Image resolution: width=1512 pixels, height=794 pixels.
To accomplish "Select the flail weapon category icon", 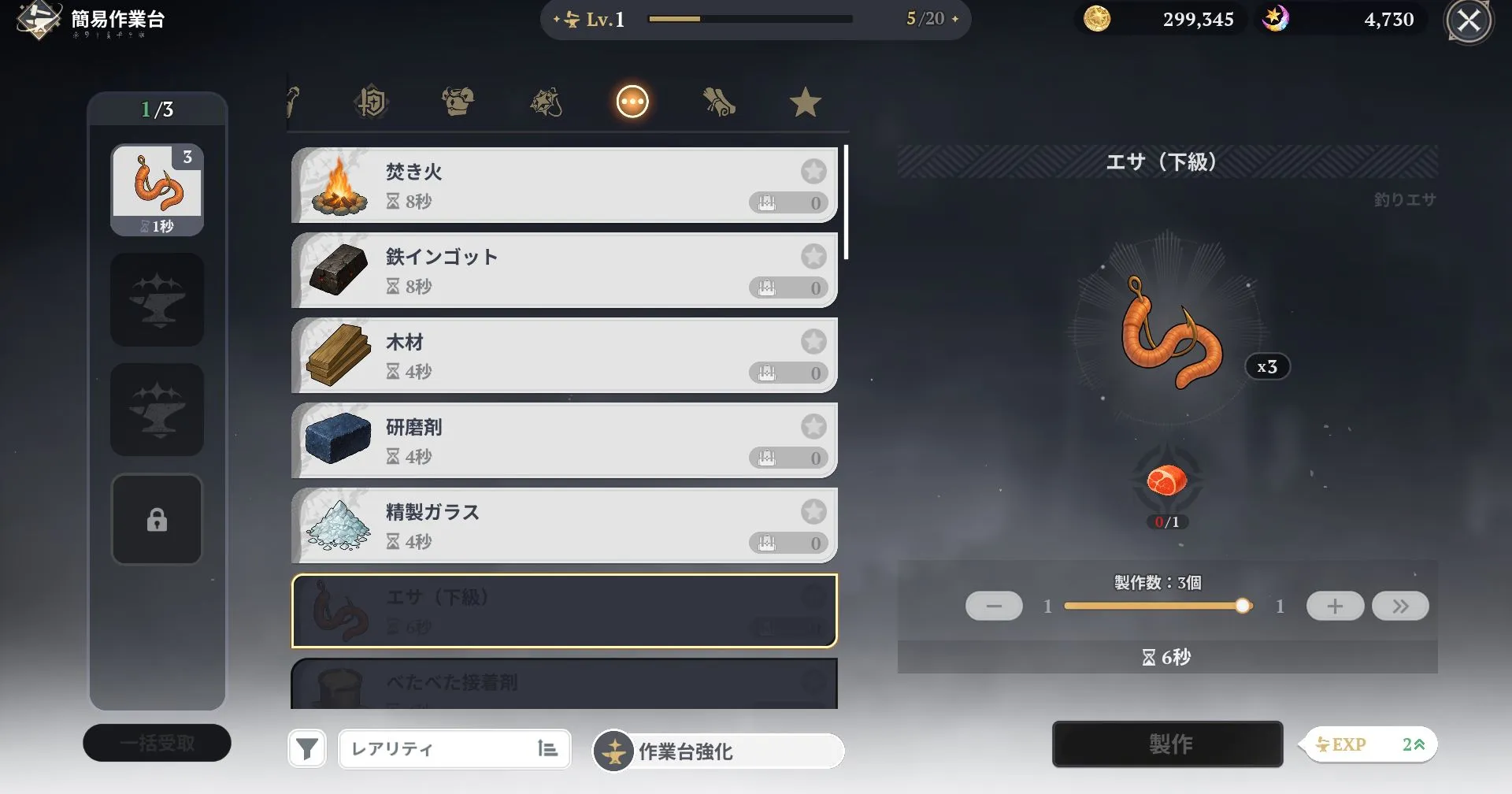I will (546, 101).
